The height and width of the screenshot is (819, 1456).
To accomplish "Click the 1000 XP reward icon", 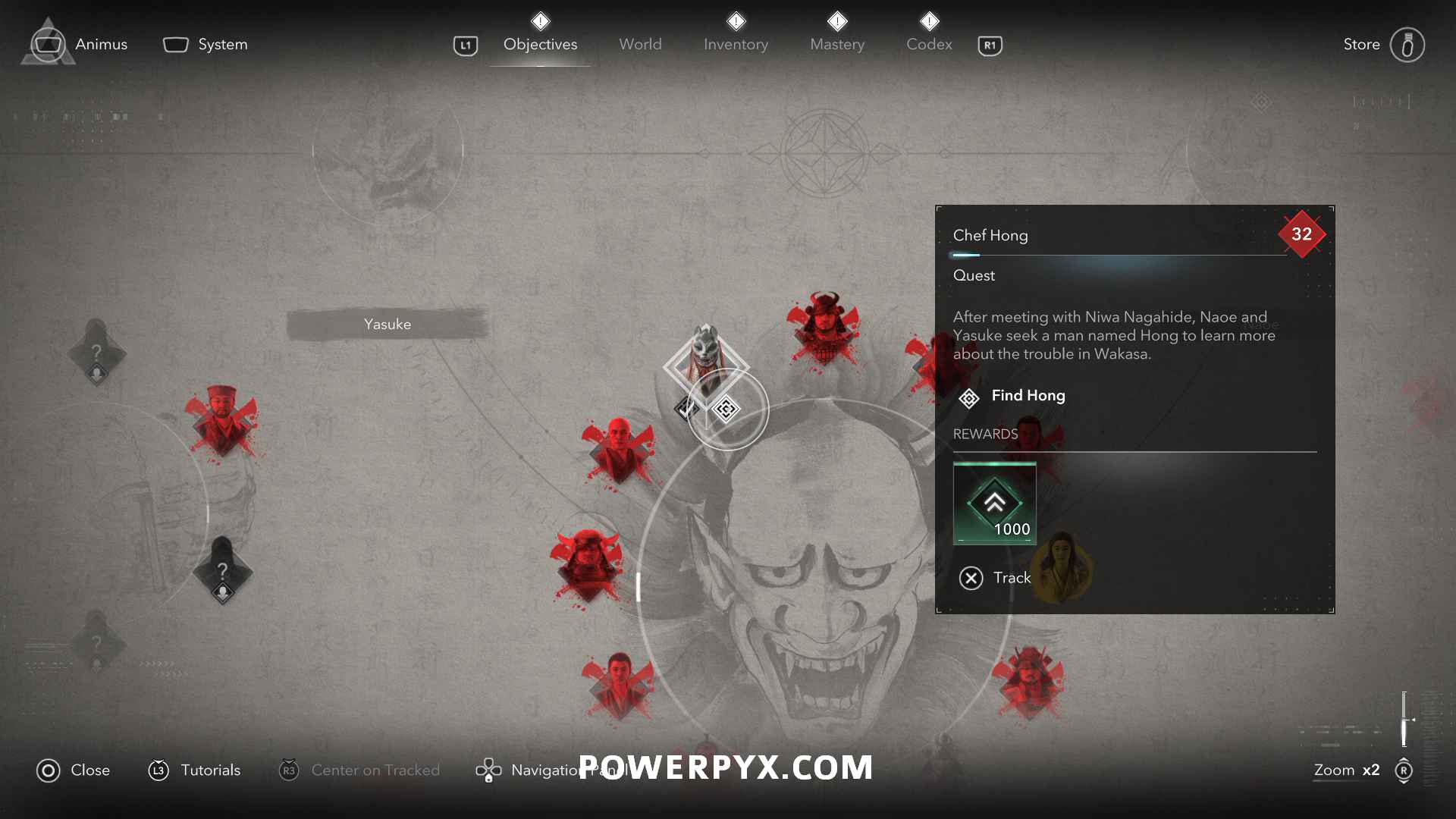I will 995,503.
